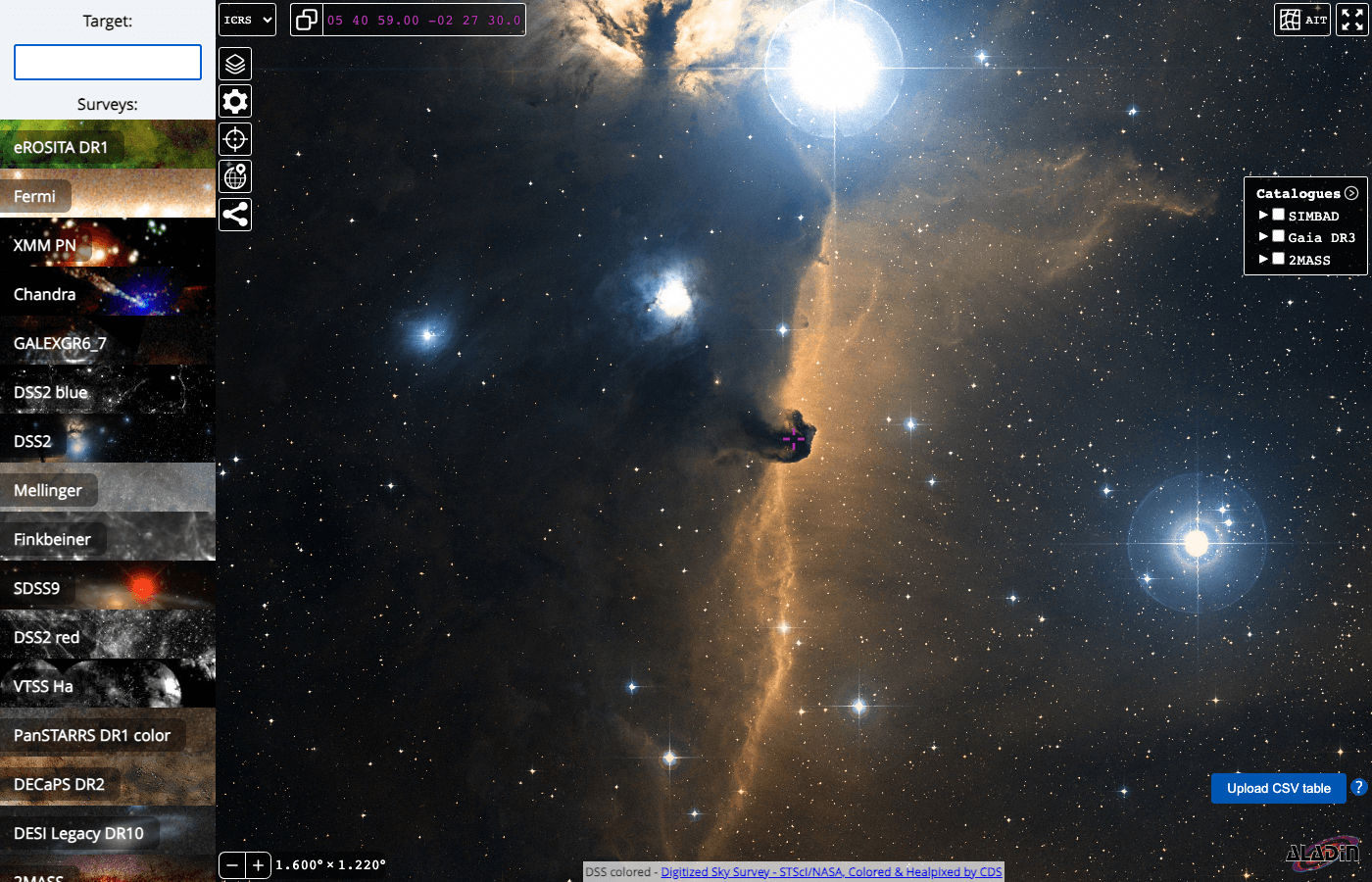Click the plus zoom control
Screen dimensions: 1372x882
(x=258, y=865)
